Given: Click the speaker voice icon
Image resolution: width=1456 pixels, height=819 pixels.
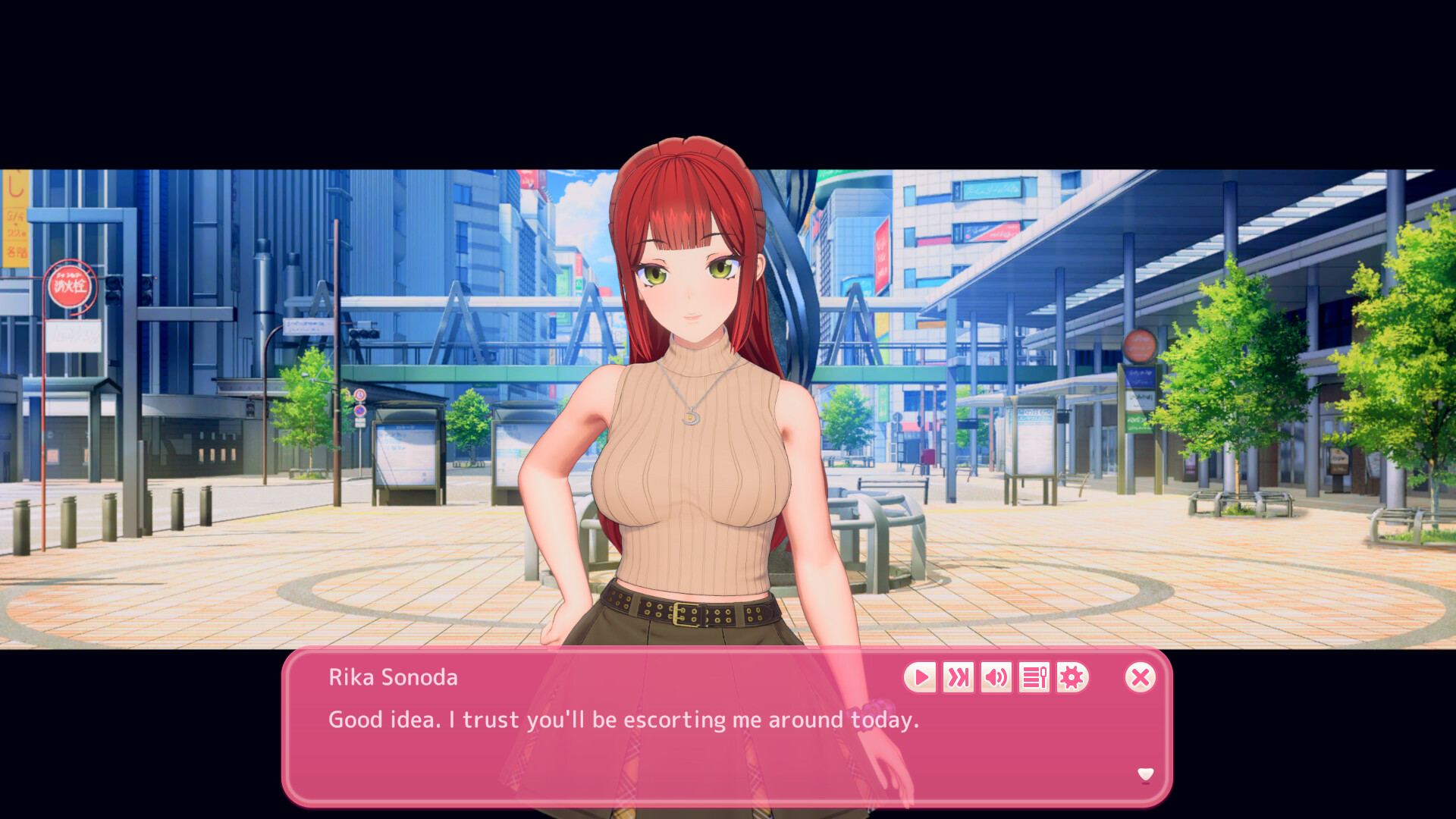Looking at the screenshot, I should (996, 677).
